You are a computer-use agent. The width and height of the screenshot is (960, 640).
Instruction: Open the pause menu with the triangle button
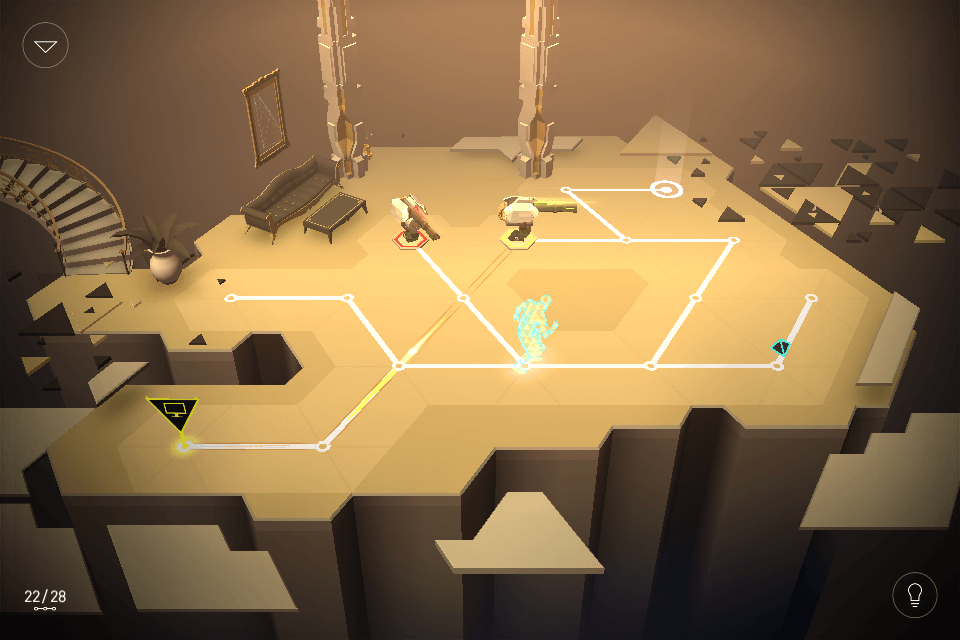point(46,45)
